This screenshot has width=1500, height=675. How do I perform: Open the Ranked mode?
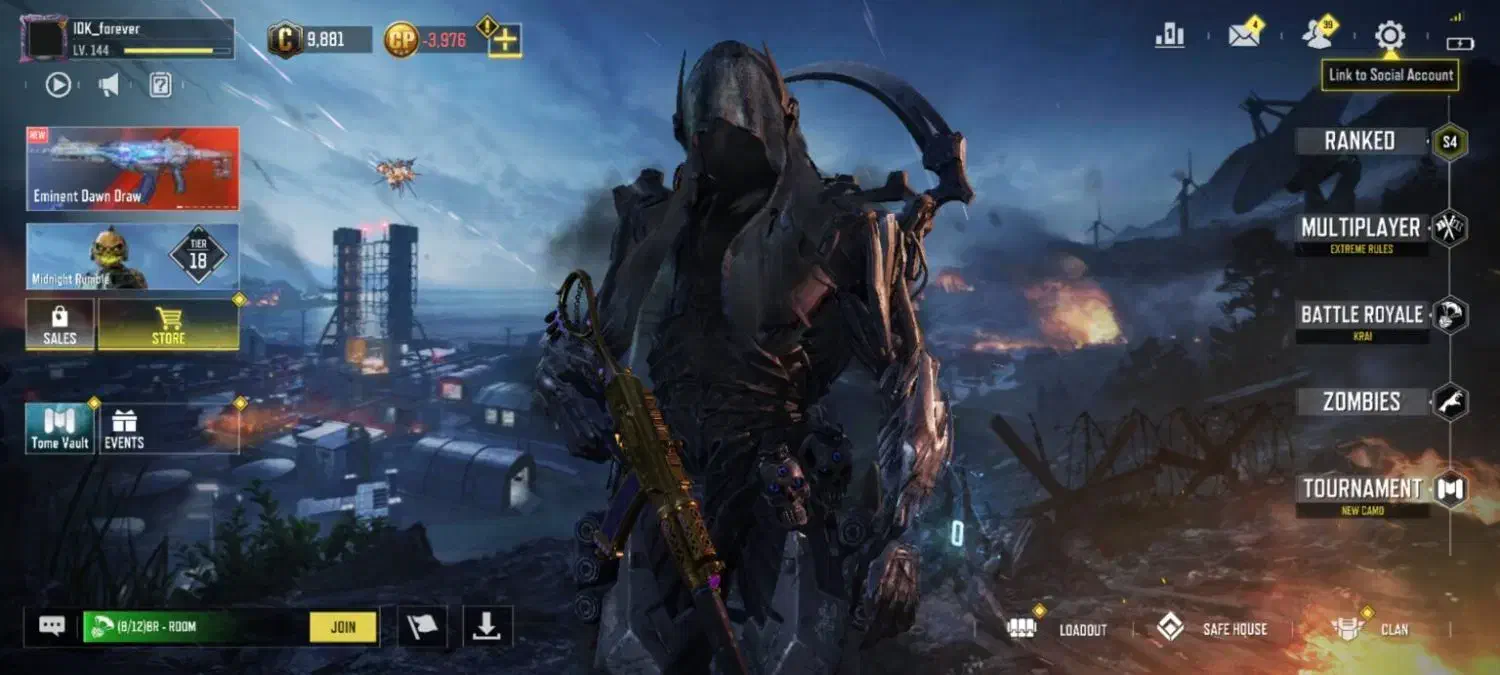click(x=1360, y=141)
